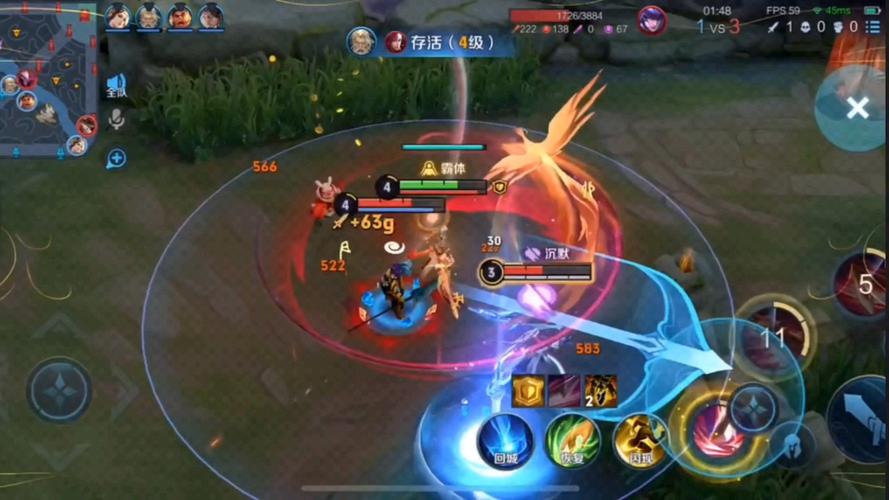This screenshot has width=889, height=500.
Task: Use the 恢复 heal spell
Action: click(572, 440)
